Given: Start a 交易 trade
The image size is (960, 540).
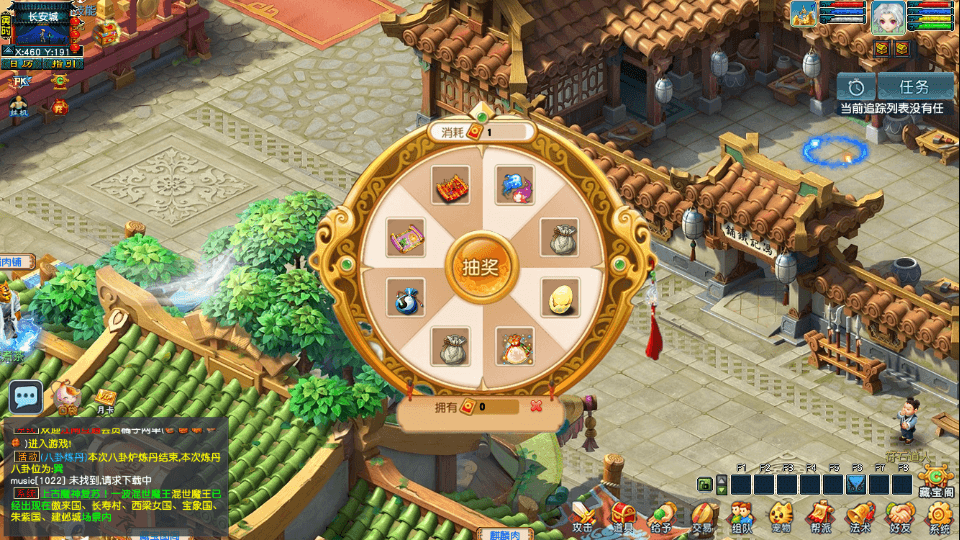Looking at the screenshot, I should point(702,516).
